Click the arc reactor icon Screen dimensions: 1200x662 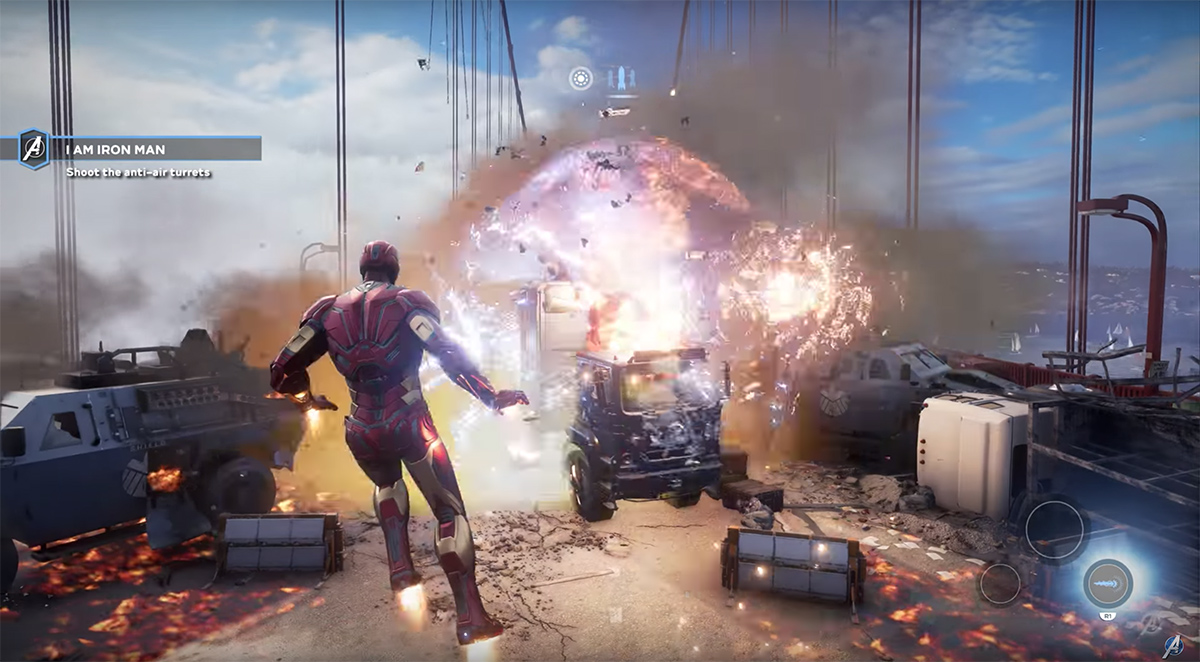[581, 78]
